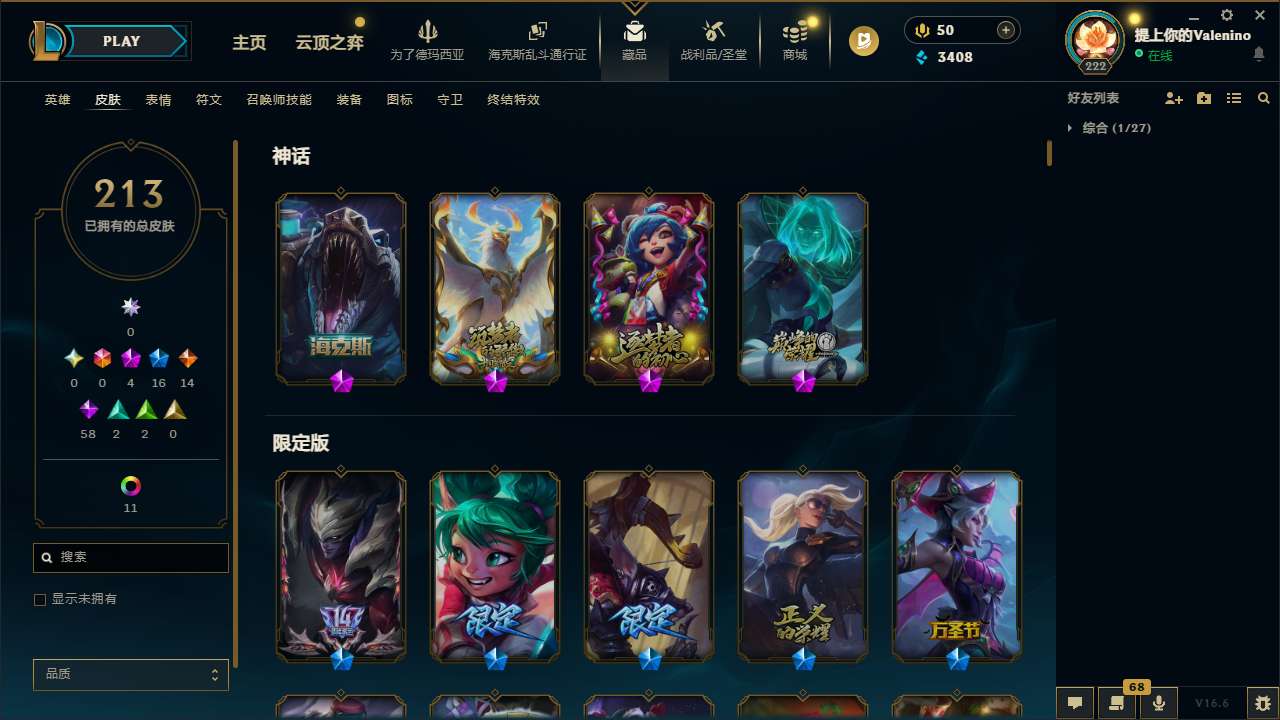Open the 藏品 (Collection) section icon

pos(634,40)
